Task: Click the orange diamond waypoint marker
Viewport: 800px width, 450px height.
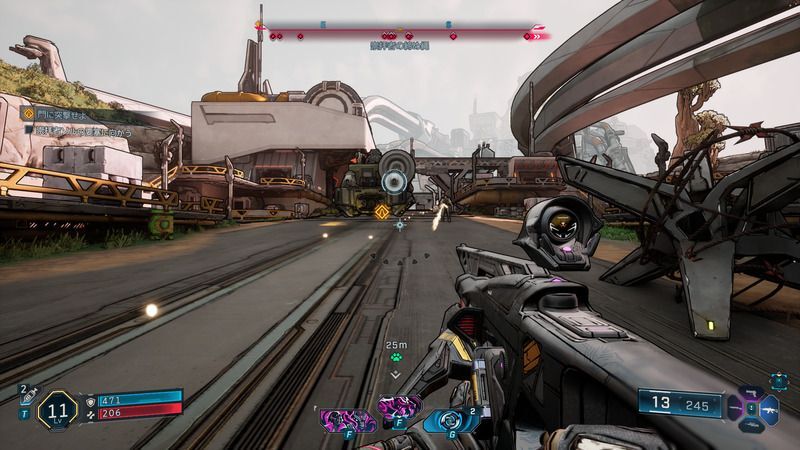Action: click(x=381, y=211)
